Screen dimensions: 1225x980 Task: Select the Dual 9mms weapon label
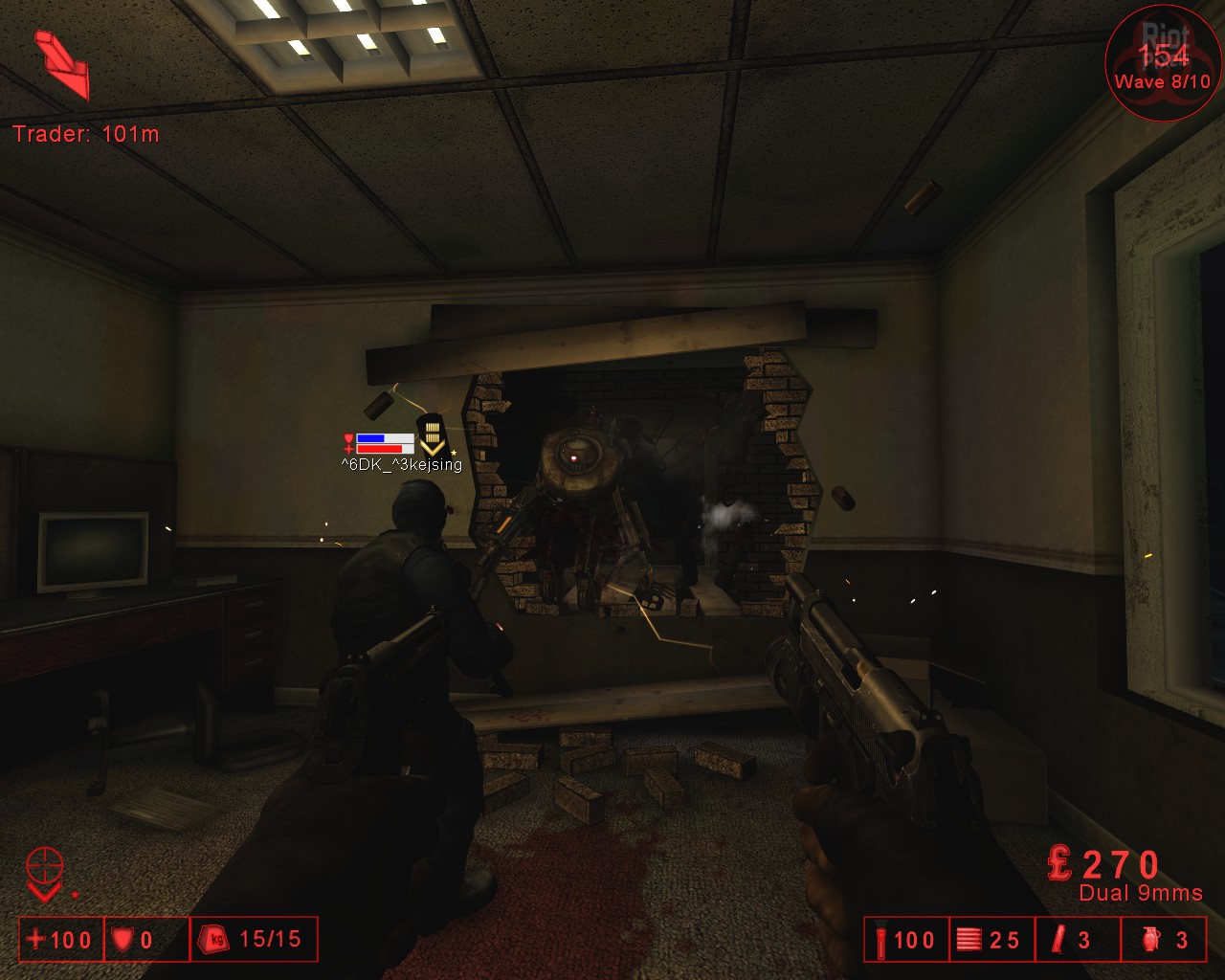(1141, 893)
